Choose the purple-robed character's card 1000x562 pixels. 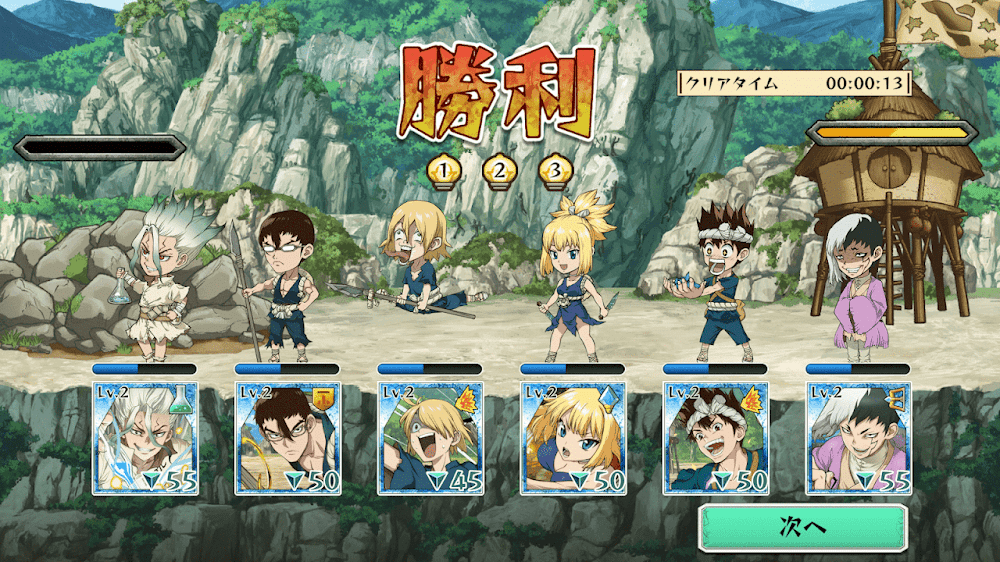pos(859,438)
